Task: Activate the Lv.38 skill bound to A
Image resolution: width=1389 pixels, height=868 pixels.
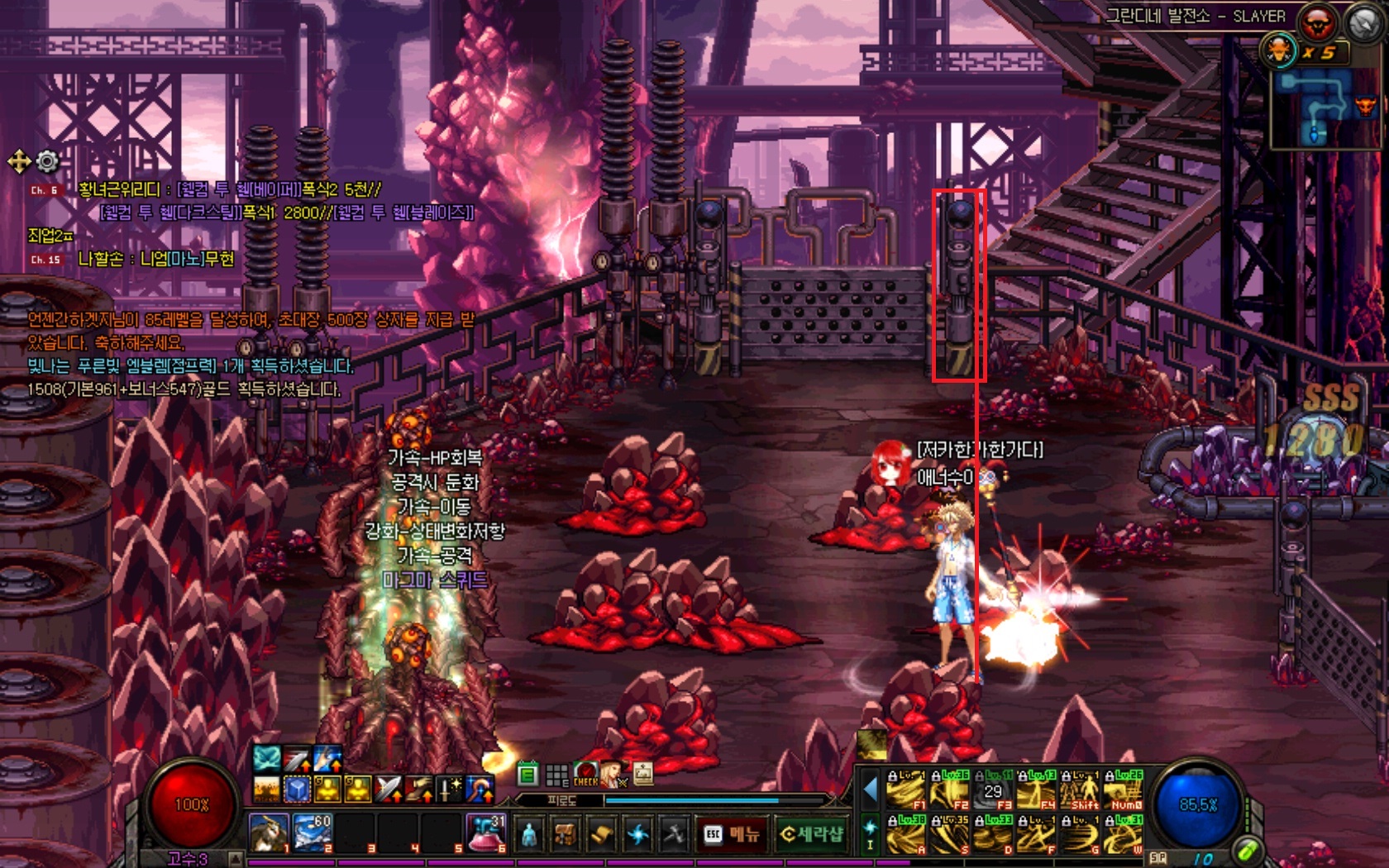Action: [x=905, y=835]
